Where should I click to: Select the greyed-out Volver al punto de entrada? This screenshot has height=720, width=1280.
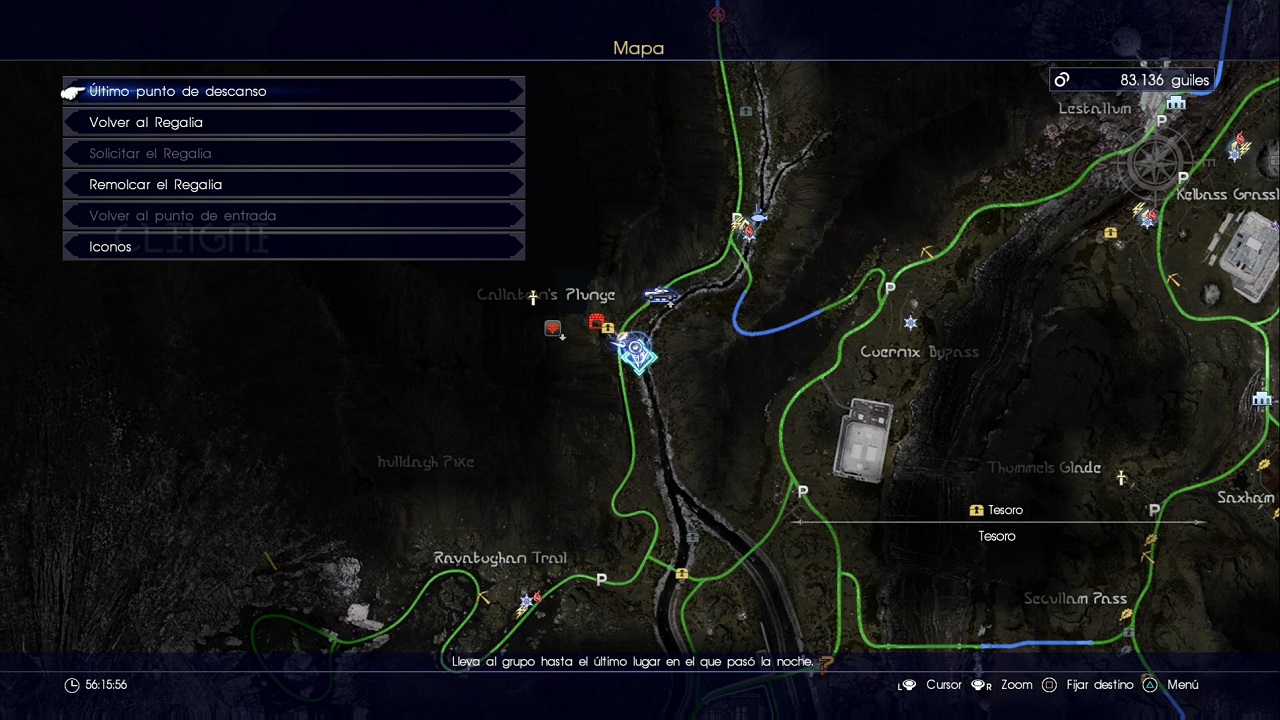182,215
